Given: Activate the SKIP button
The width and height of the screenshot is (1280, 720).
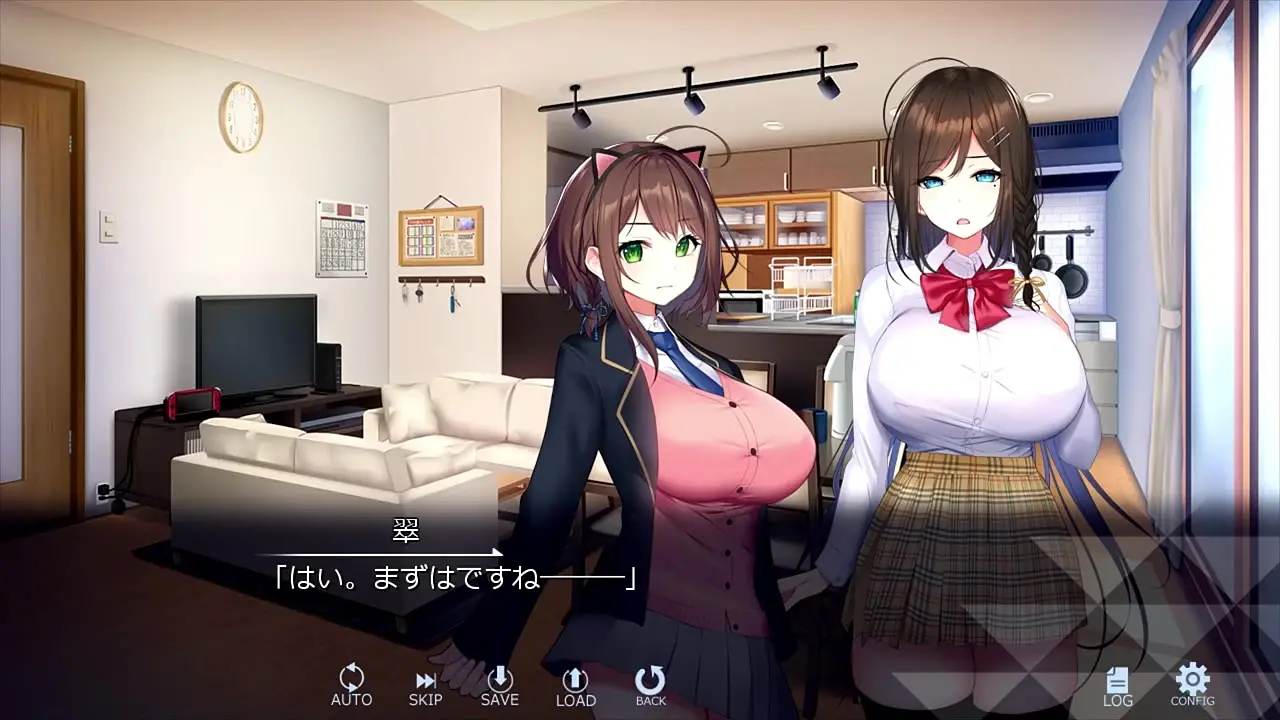Looking at the screenshot, I should (425, 685).
